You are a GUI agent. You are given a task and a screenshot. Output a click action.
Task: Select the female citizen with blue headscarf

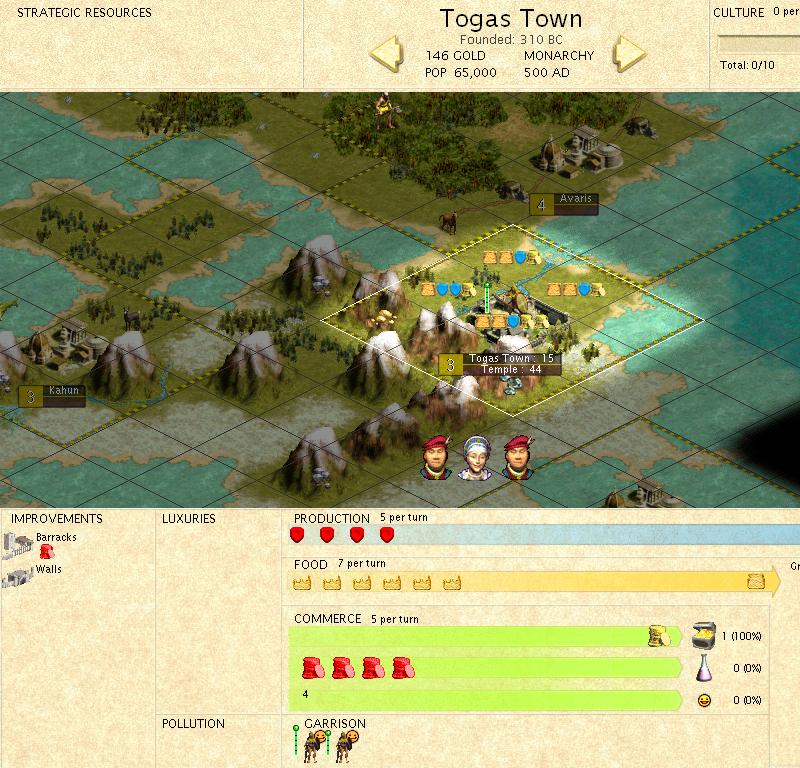click(473, 458)
